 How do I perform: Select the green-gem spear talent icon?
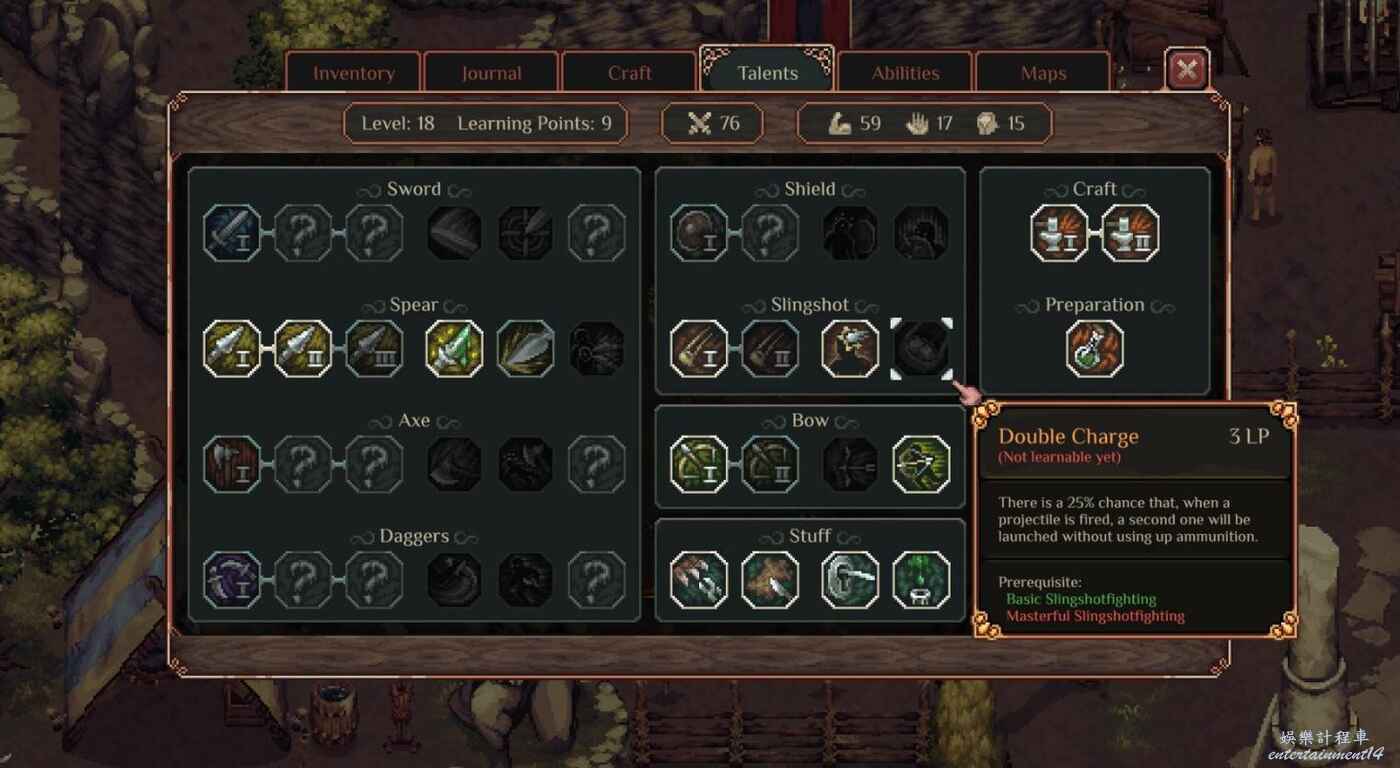(x=454, y=349)
